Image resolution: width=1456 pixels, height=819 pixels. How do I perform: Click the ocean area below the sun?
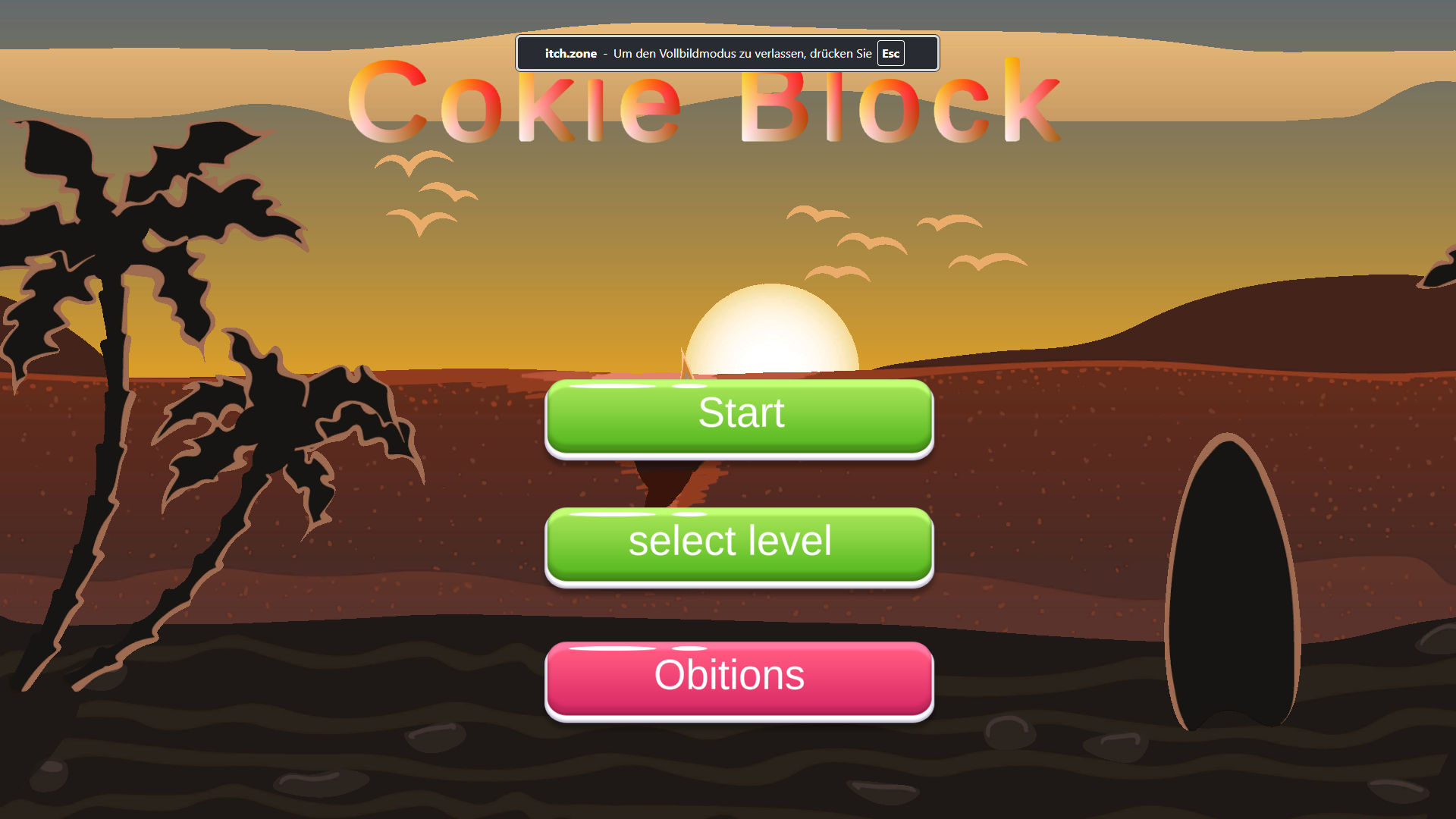point(771,485)
